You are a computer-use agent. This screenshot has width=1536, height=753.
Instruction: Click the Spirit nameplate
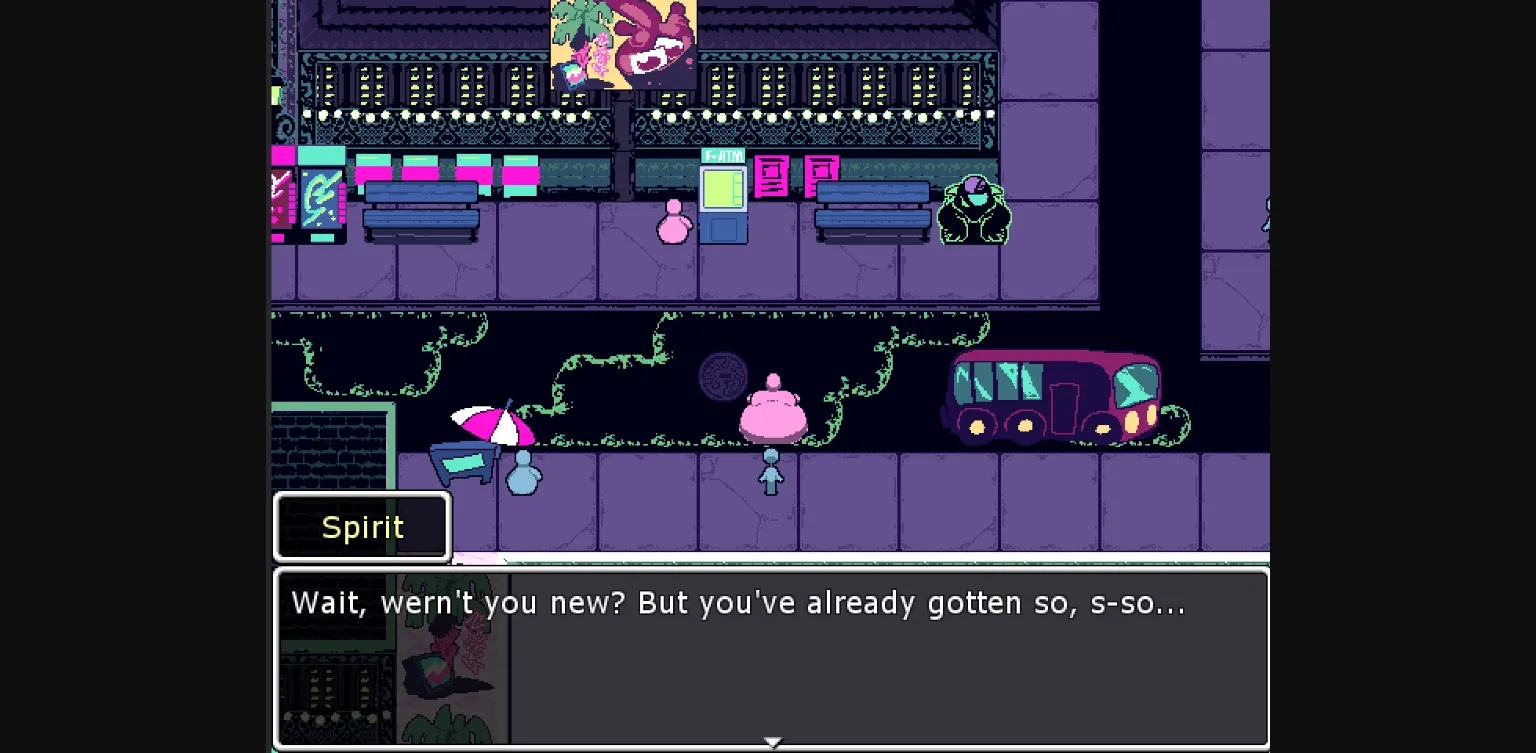point(362,527)
